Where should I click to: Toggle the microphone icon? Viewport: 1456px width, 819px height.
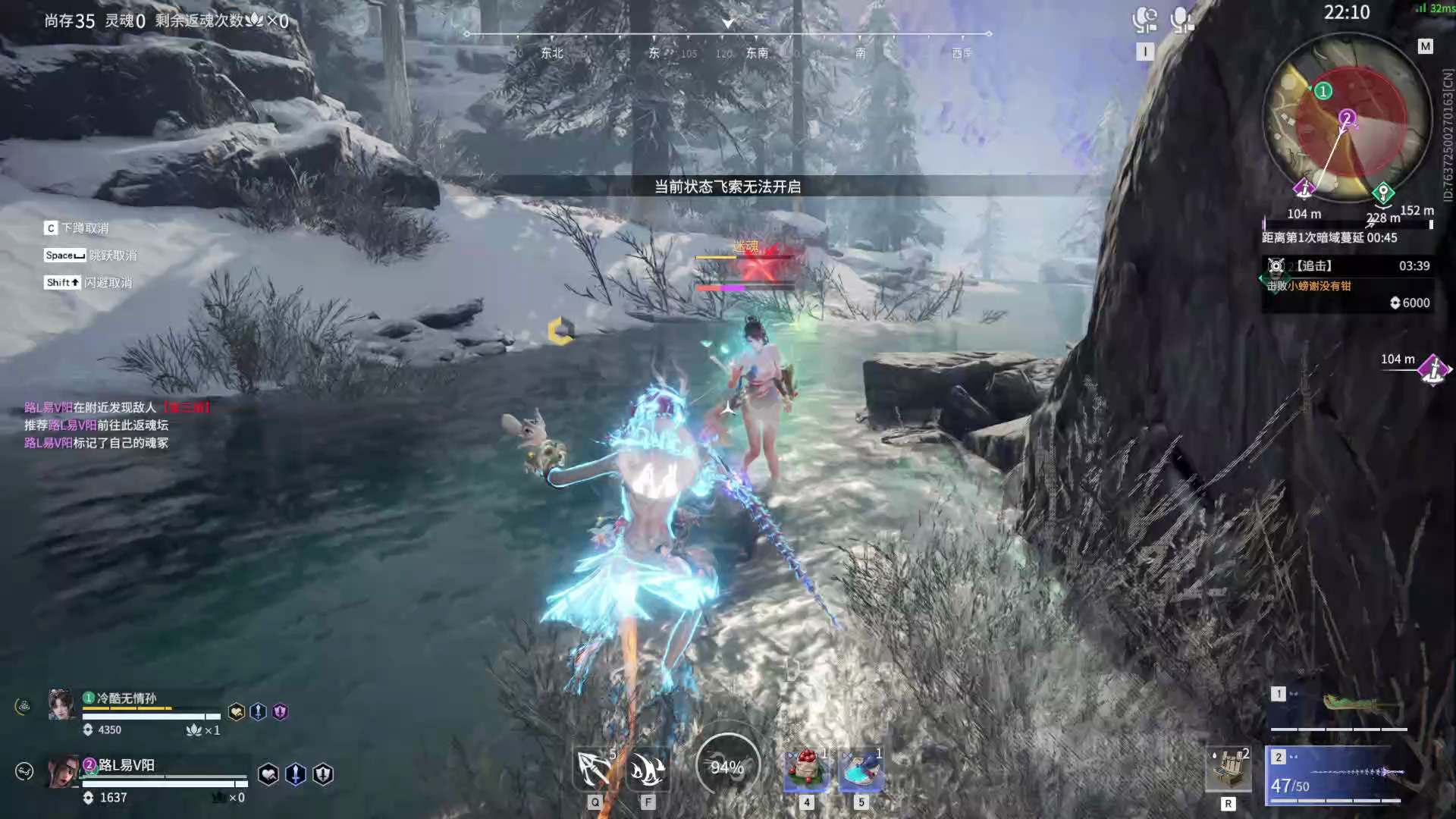1181,20
